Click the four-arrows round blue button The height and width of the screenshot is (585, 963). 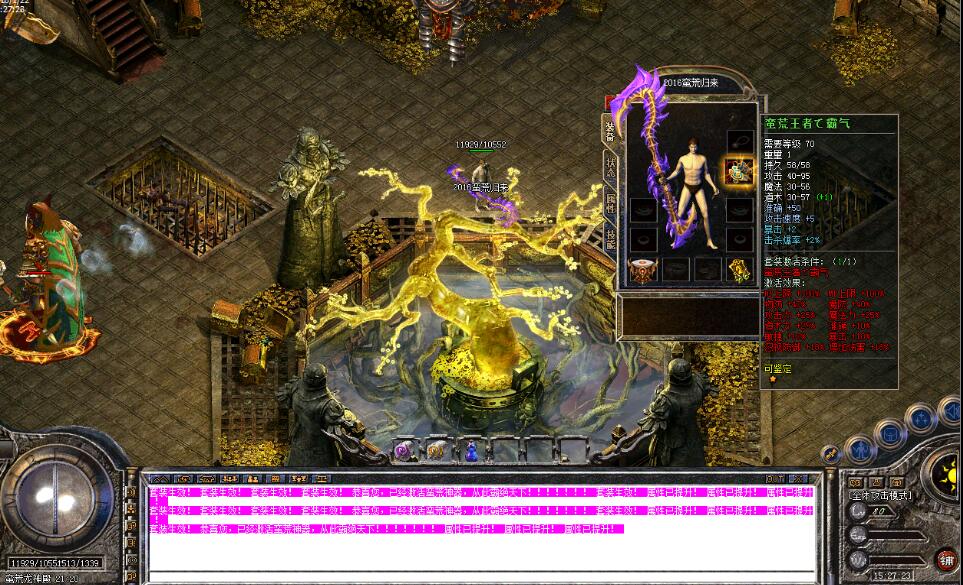[x=922, y=418]
